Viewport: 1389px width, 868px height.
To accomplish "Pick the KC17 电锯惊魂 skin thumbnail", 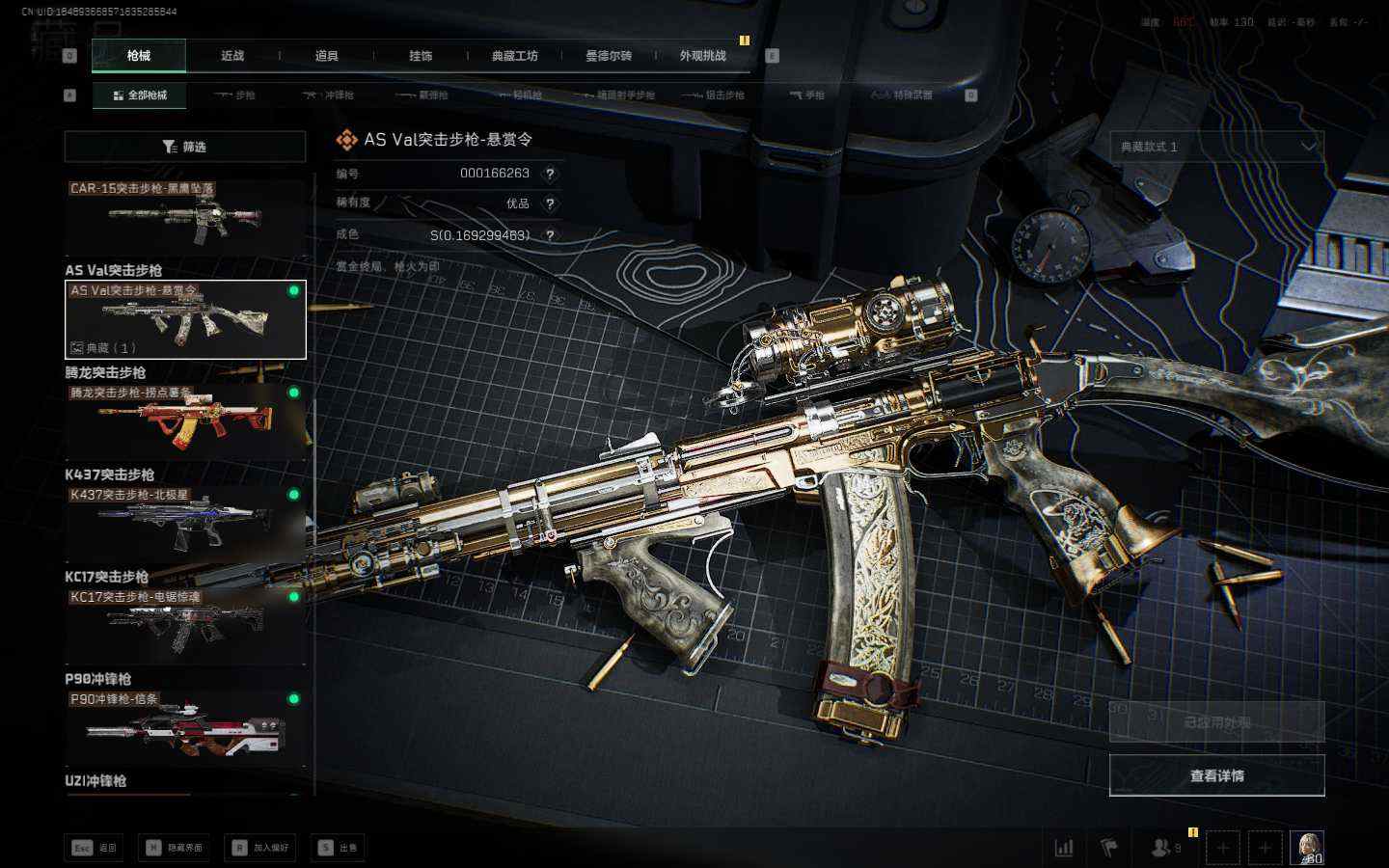I will (185, 626).
